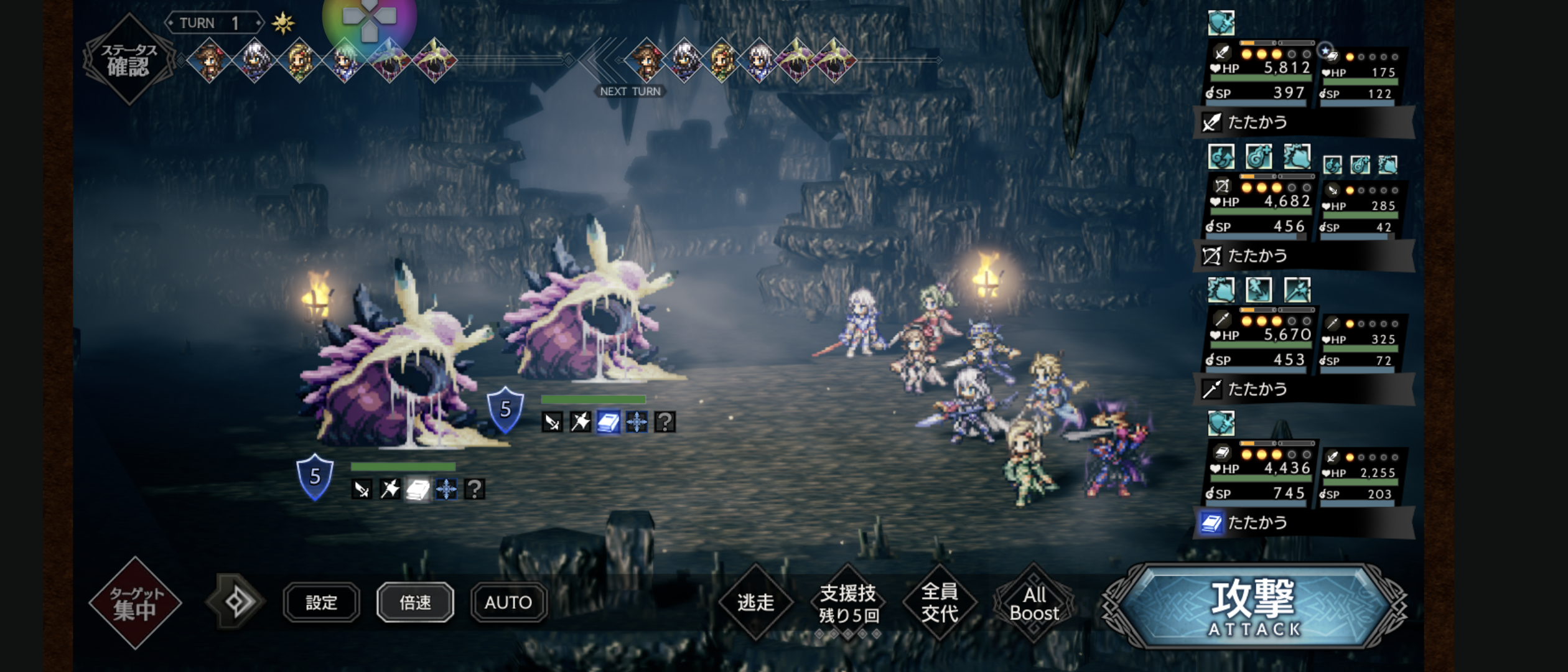
Task: Select the unknown weakness question mark on front enemy
Action: click(475, 489)
